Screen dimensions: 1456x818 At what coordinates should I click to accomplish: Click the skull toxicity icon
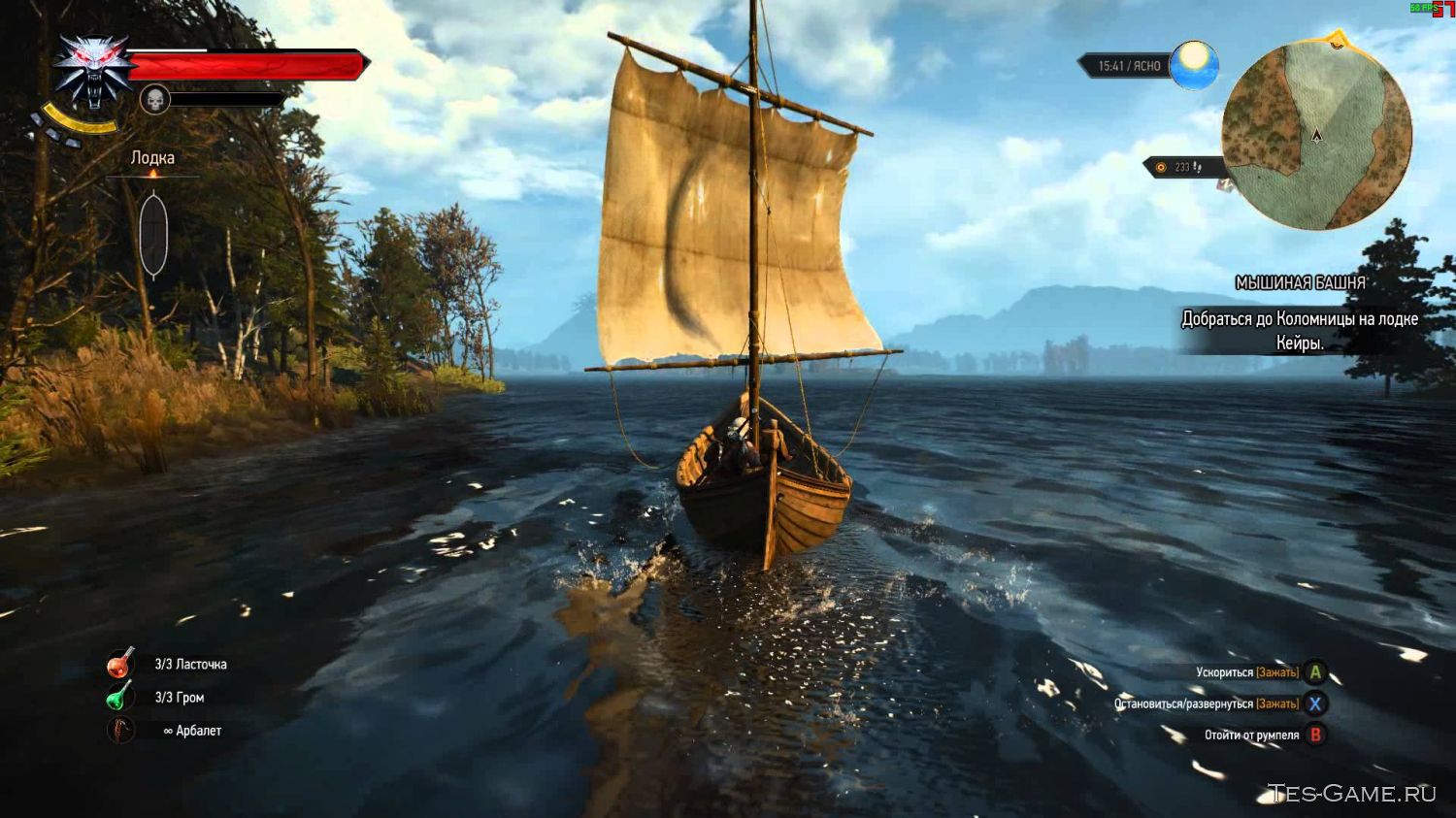point(155,99)
